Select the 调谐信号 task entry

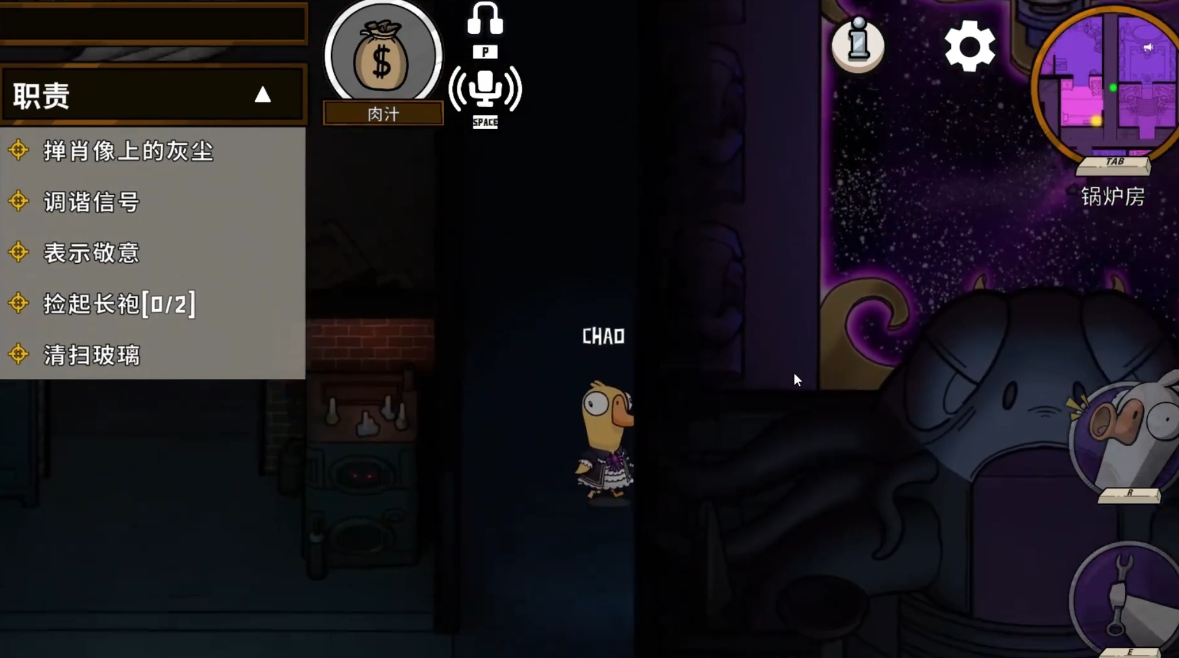click(x=91, y=202)
